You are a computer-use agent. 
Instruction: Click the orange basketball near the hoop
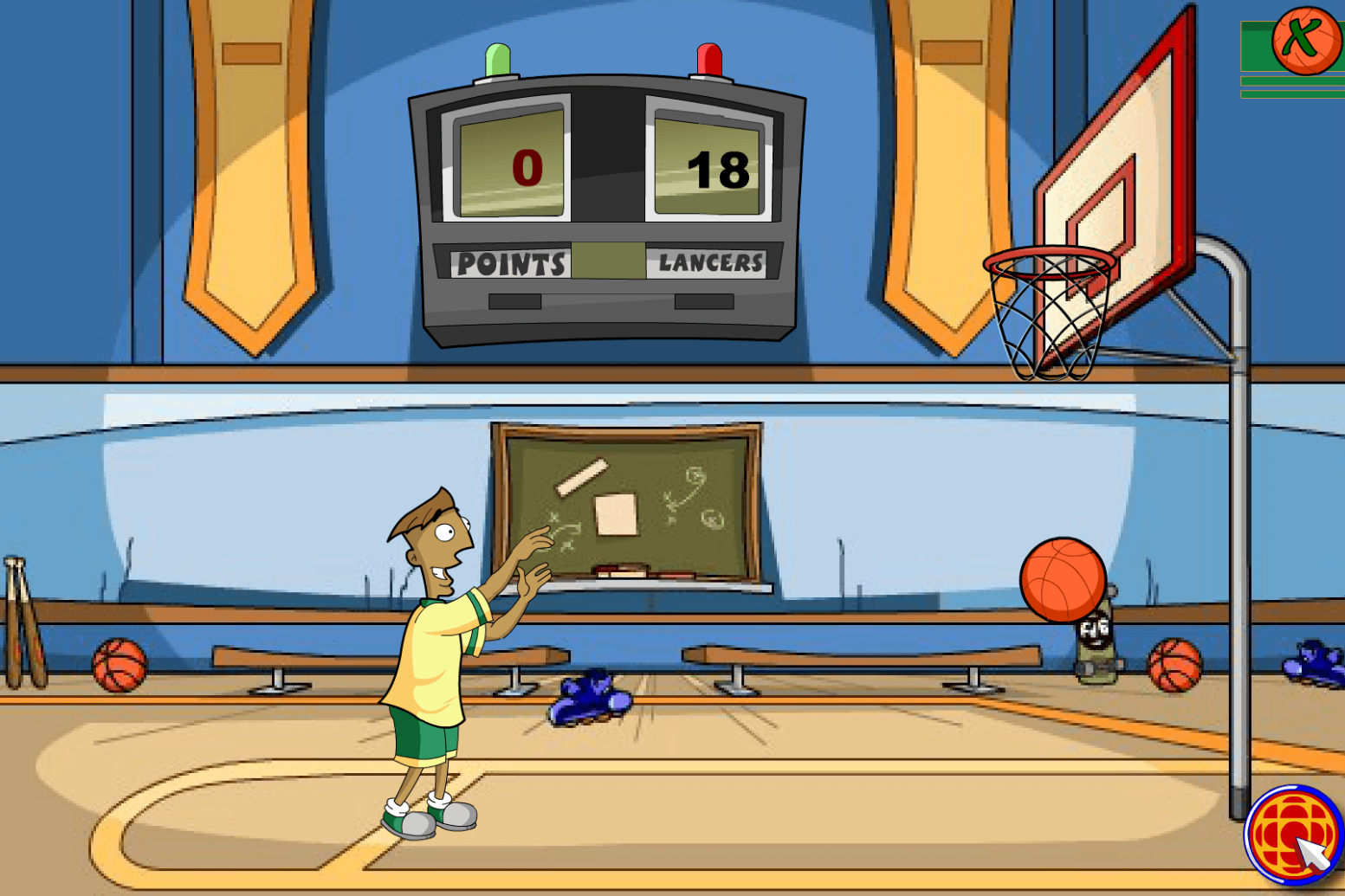pyautogui.click(x=1063, y=580)
